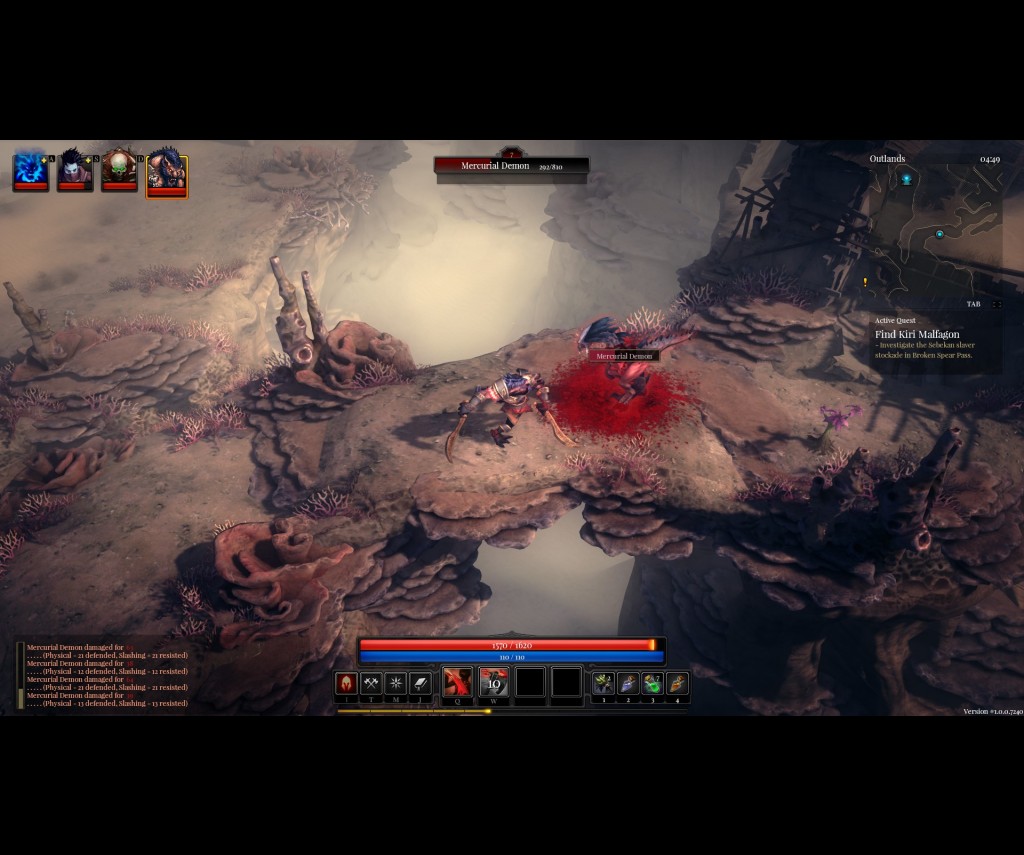Open the journal page icon
Viewport: 1024px width, 855px height.
(x=421, y=683)
